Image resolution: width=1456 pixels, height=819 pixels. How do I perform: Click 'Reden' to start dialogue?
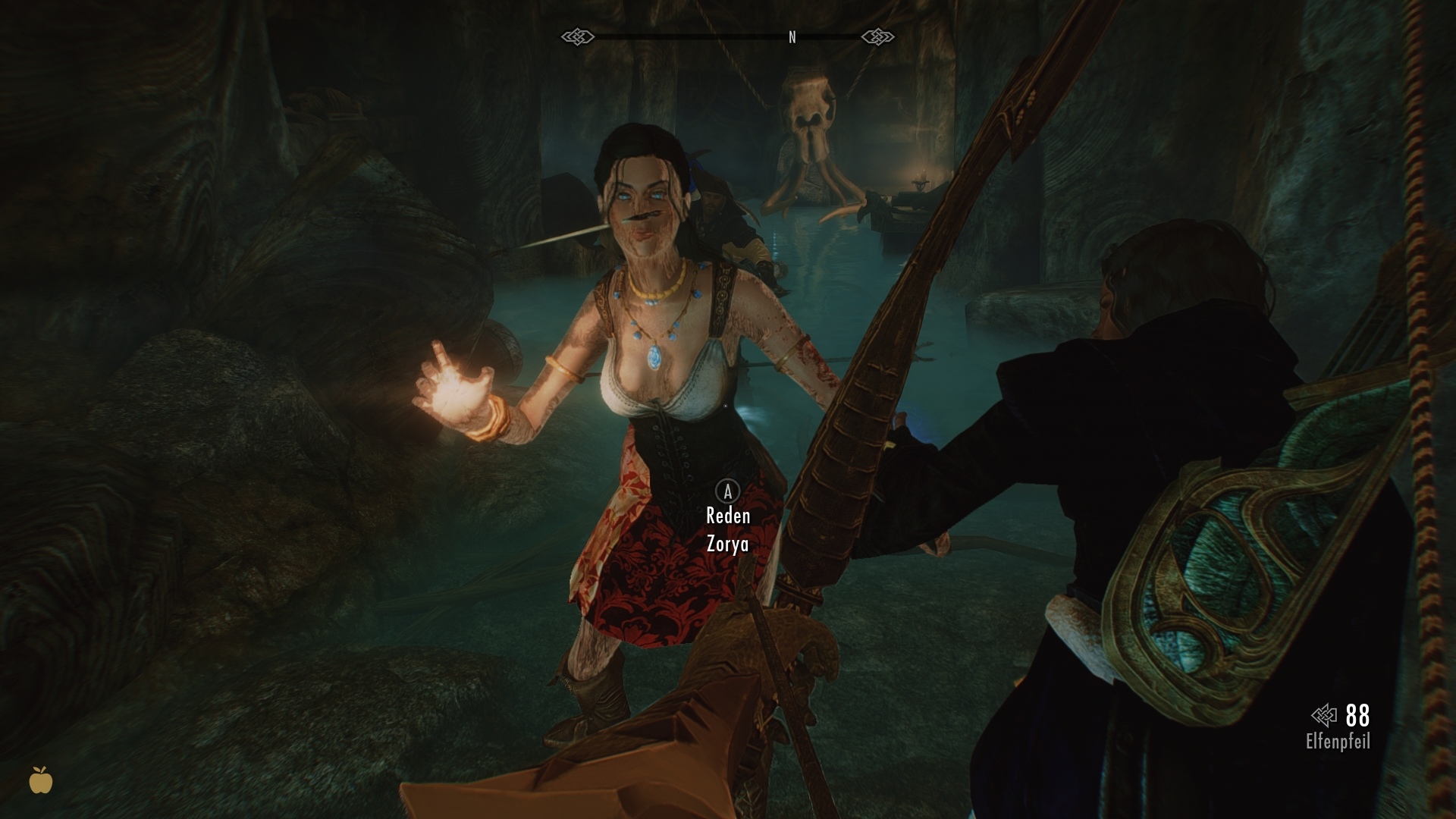[x=727, y=516]
